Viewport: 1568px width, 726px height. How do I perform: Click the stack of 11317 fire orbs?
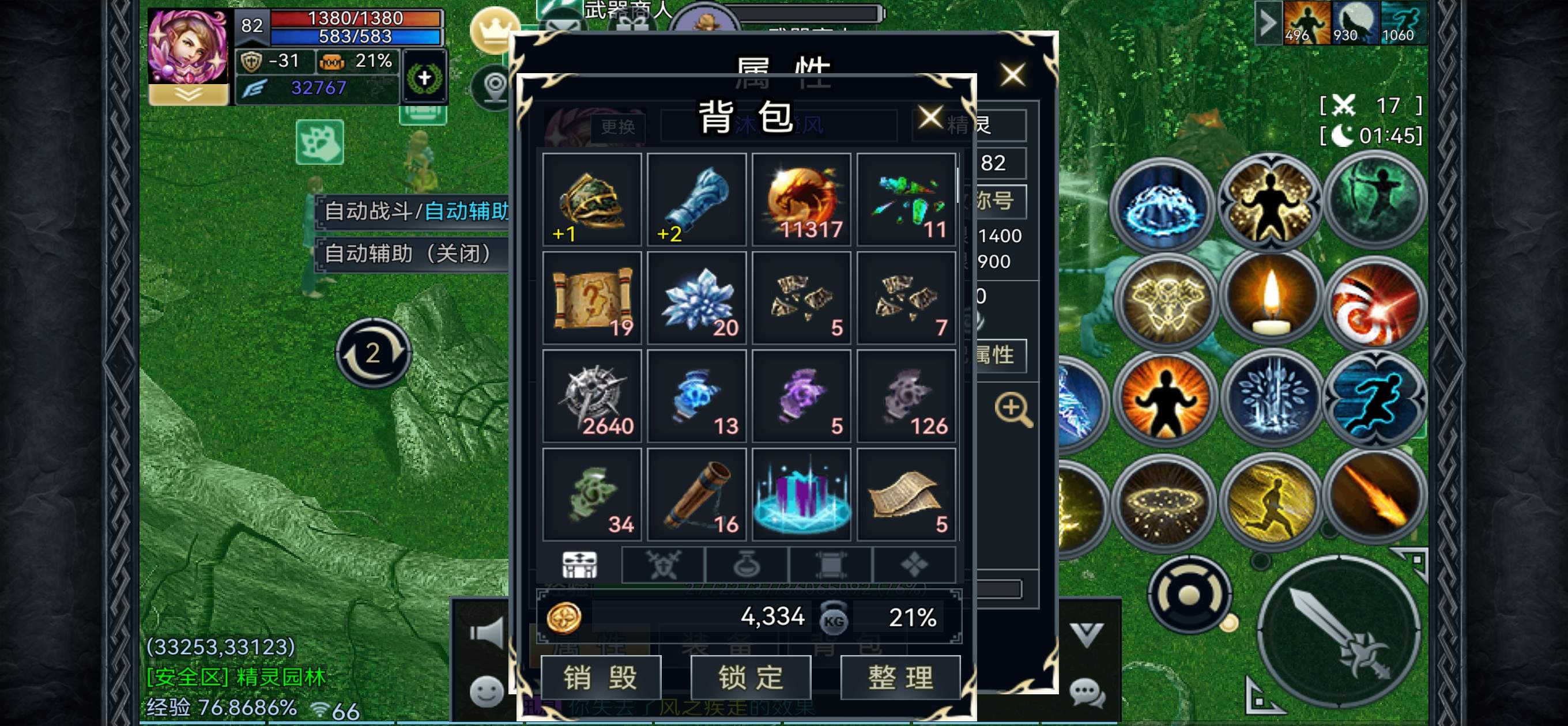tap(802, 198)
